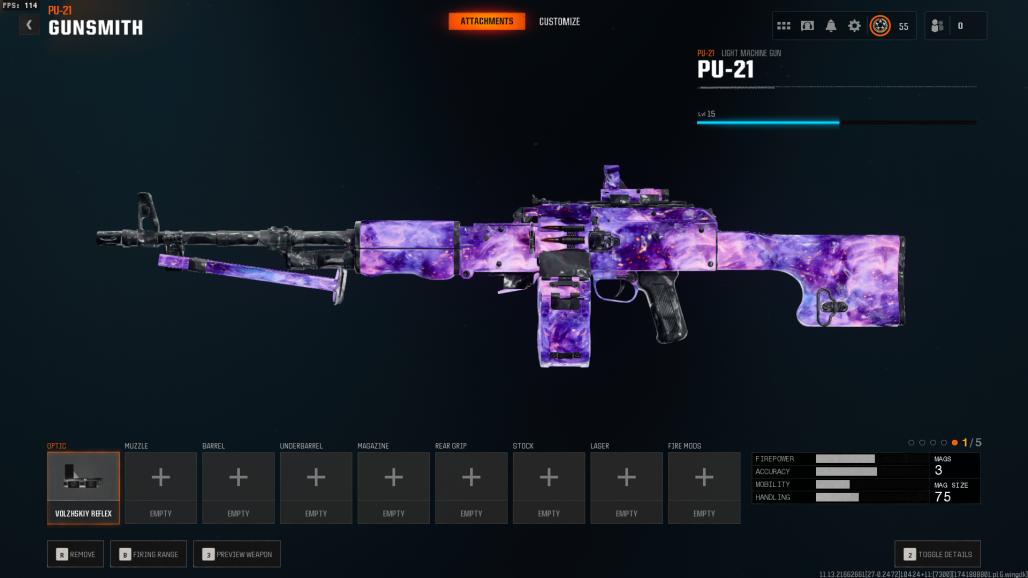Switch to the Customize tab
The width and height of the screenshot is (1028, 578).
(x=559, y=22)
